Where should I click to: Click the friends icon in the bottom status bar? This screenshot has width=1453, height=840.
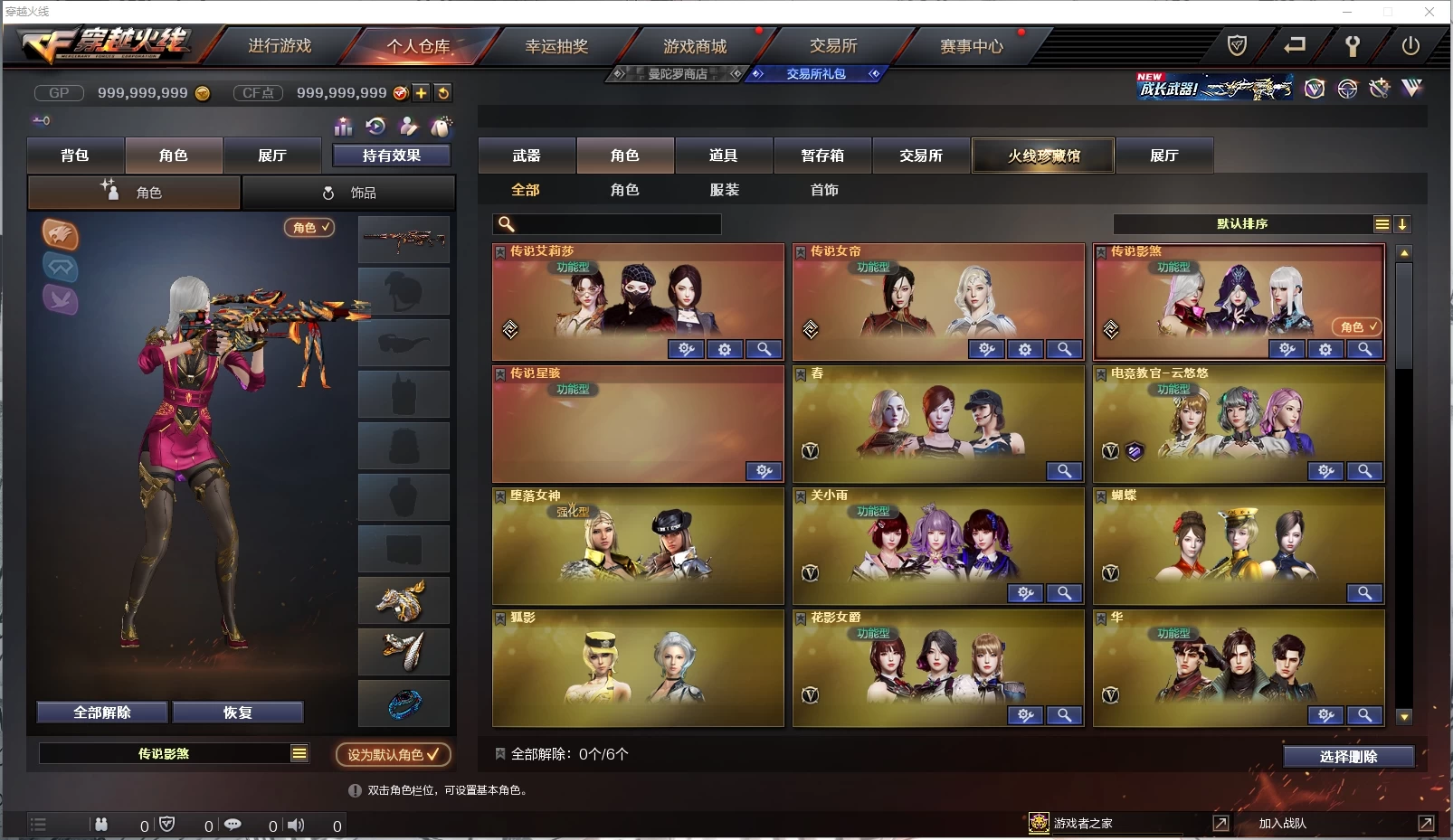click(101, 825)
